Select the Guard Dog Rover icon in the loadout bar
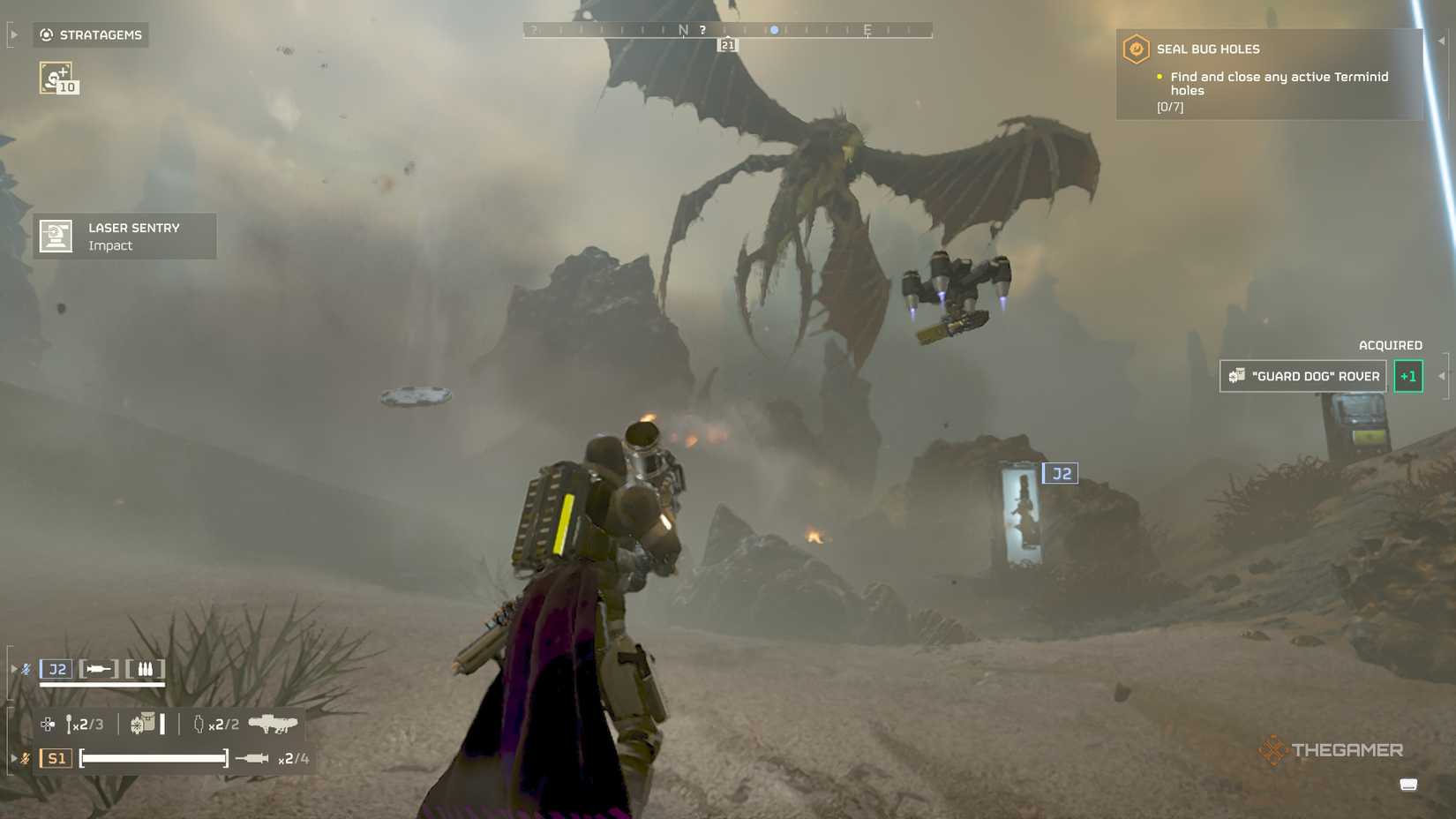 tap(273, 725)
